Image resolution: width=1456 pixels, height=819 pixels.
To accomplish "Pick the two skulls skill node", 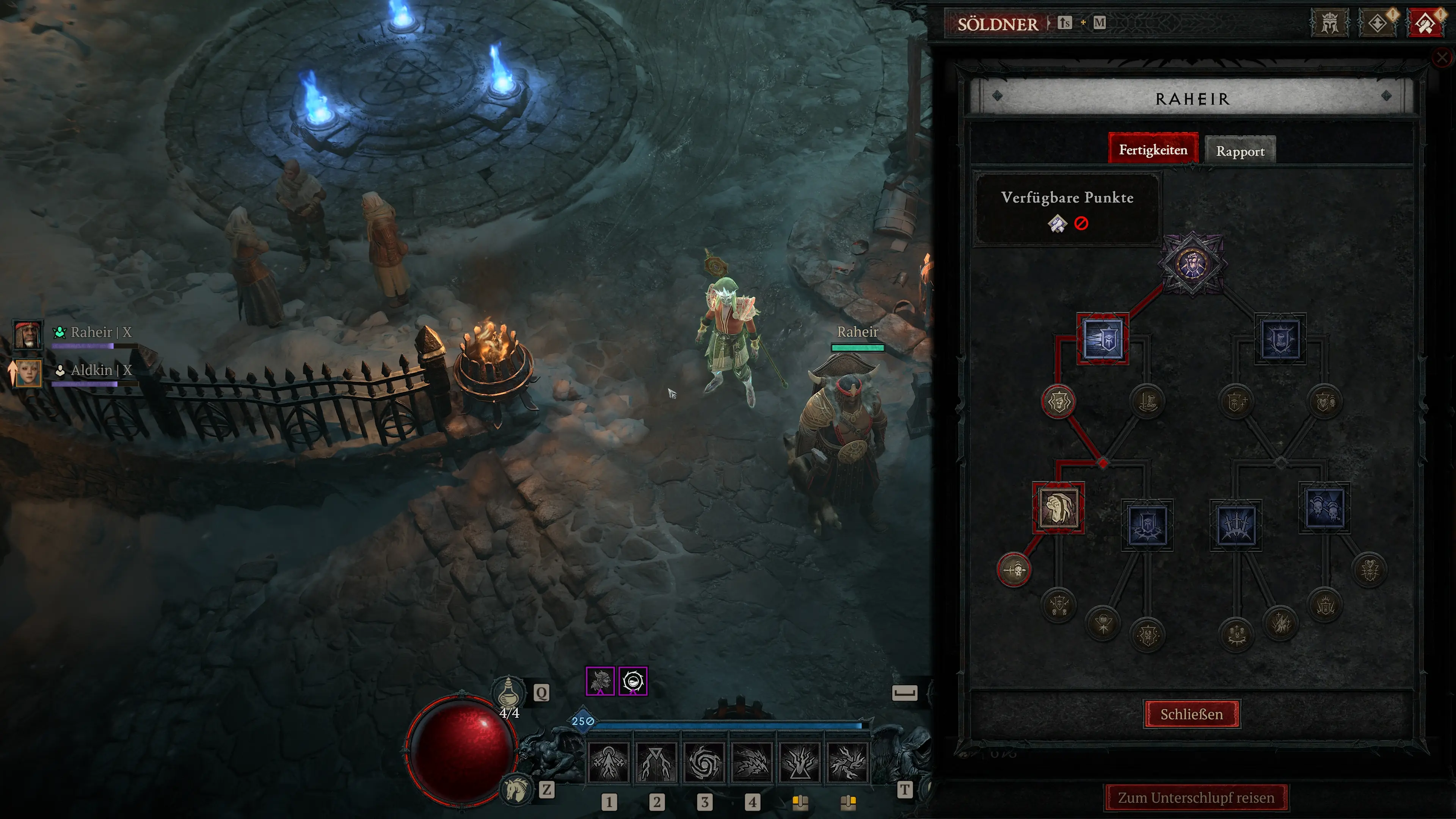I will 1324,508.
